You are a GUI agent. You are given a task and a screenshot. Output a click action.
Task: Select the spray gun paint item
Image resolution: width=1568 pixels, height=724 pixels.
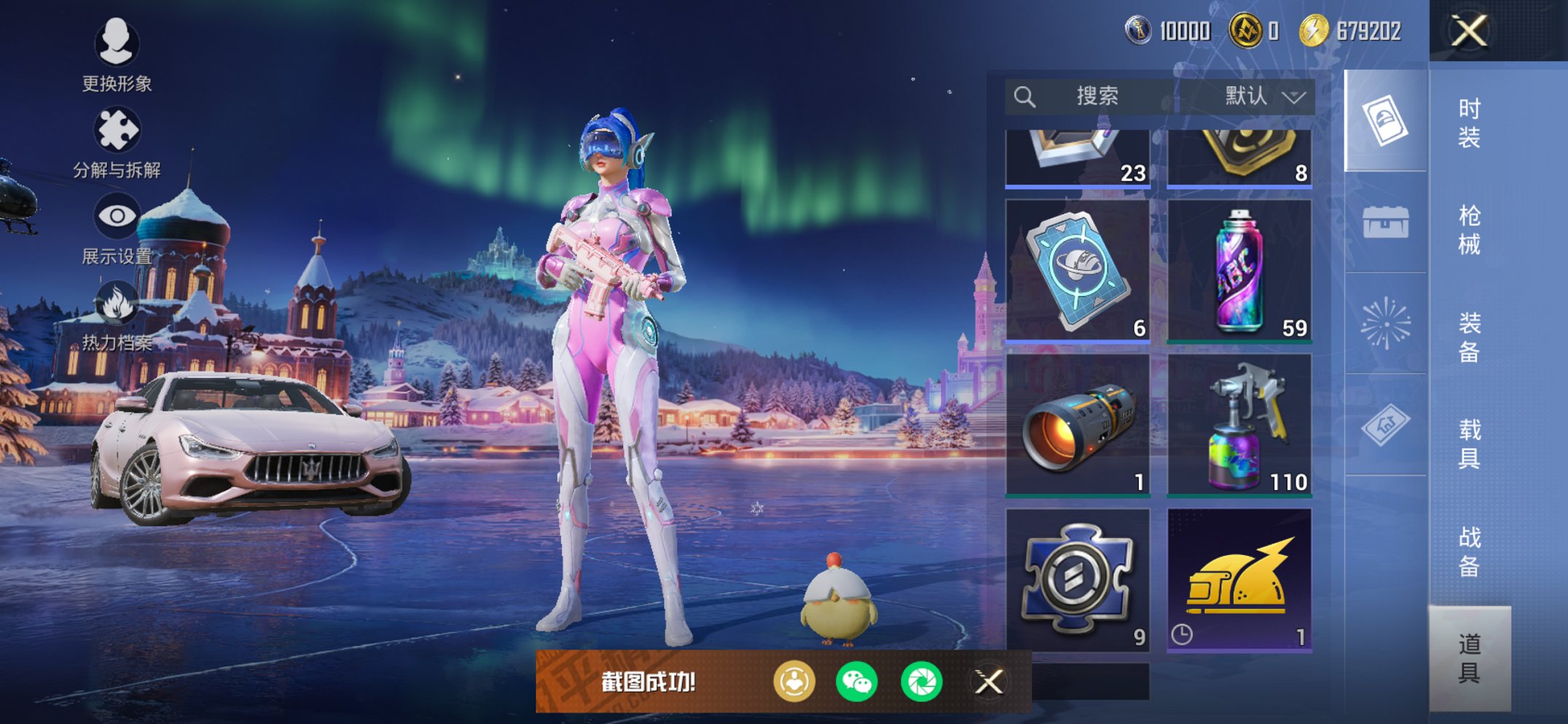tap(1239, 425)
